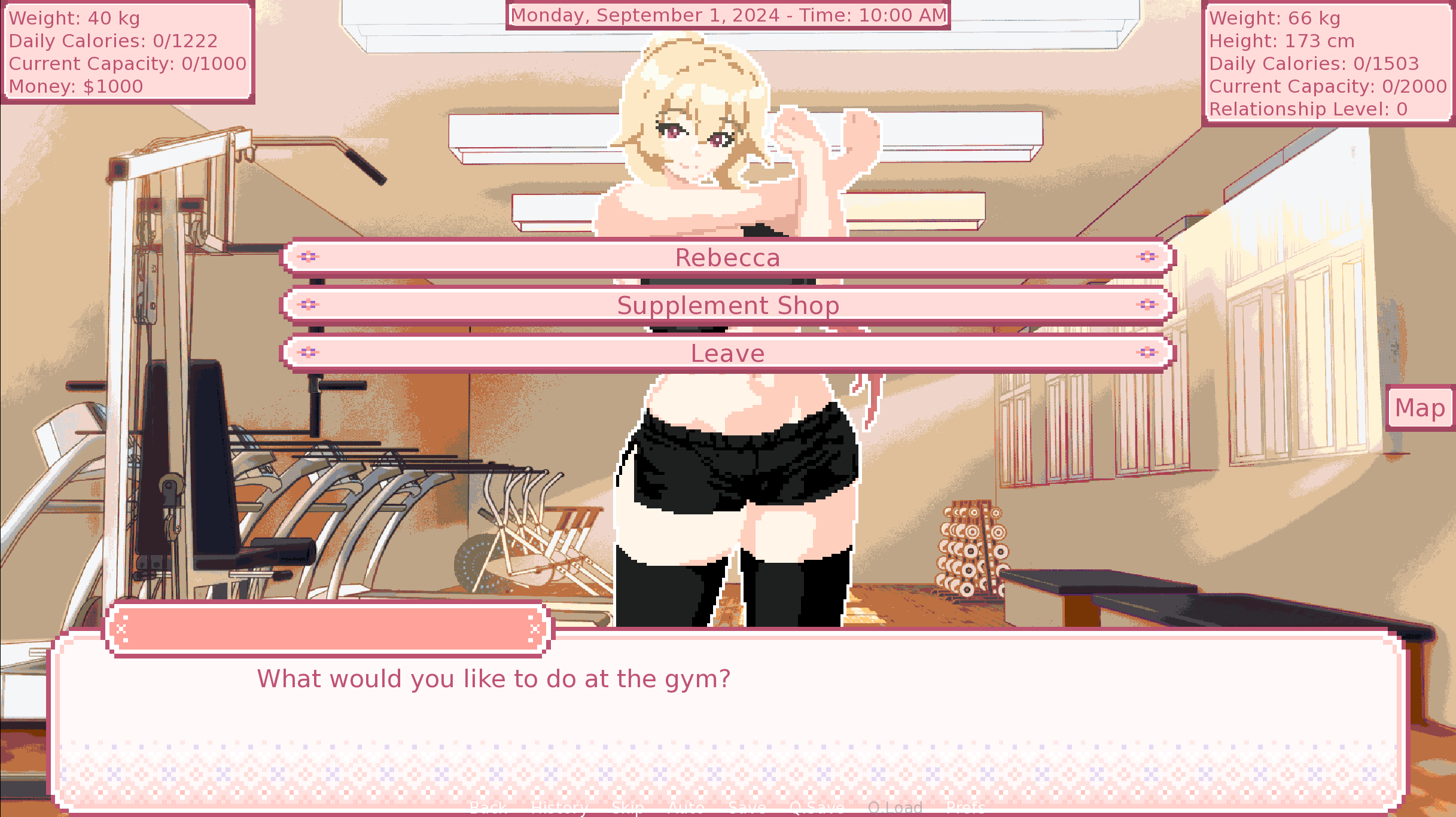1456x817 pixels.
Task: Click the flower icon right of Rebecca
Action: [x=1147, y=257]
